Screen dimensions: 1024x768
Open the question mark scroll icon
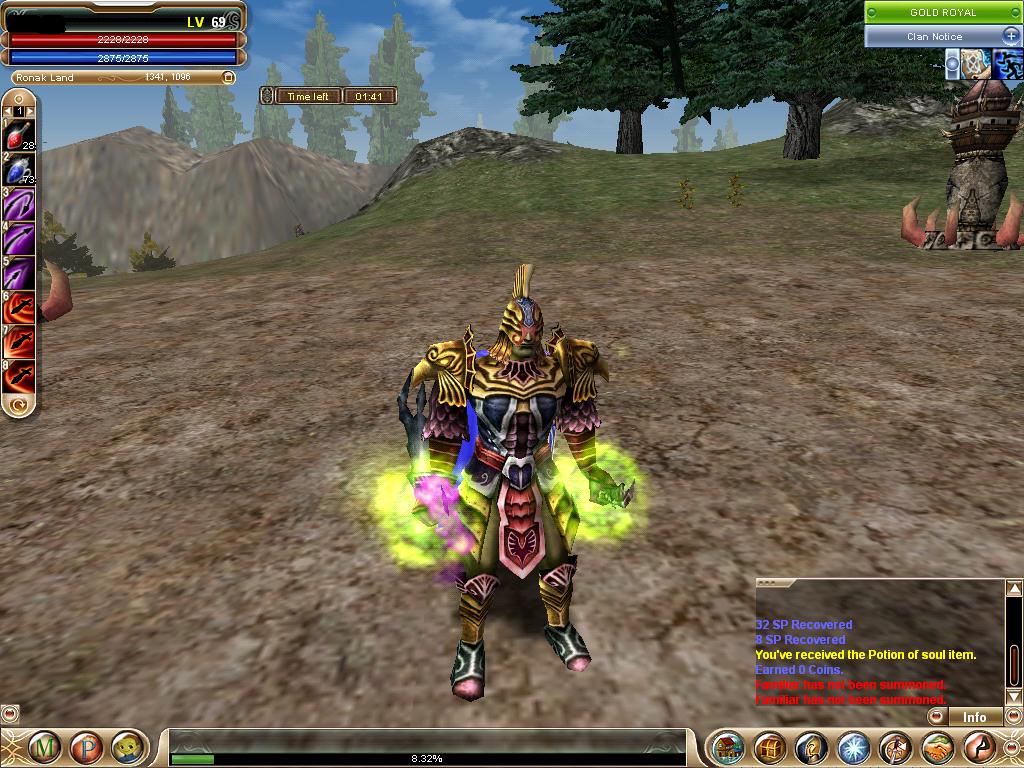pyautogui.click(x=812, y=747)
